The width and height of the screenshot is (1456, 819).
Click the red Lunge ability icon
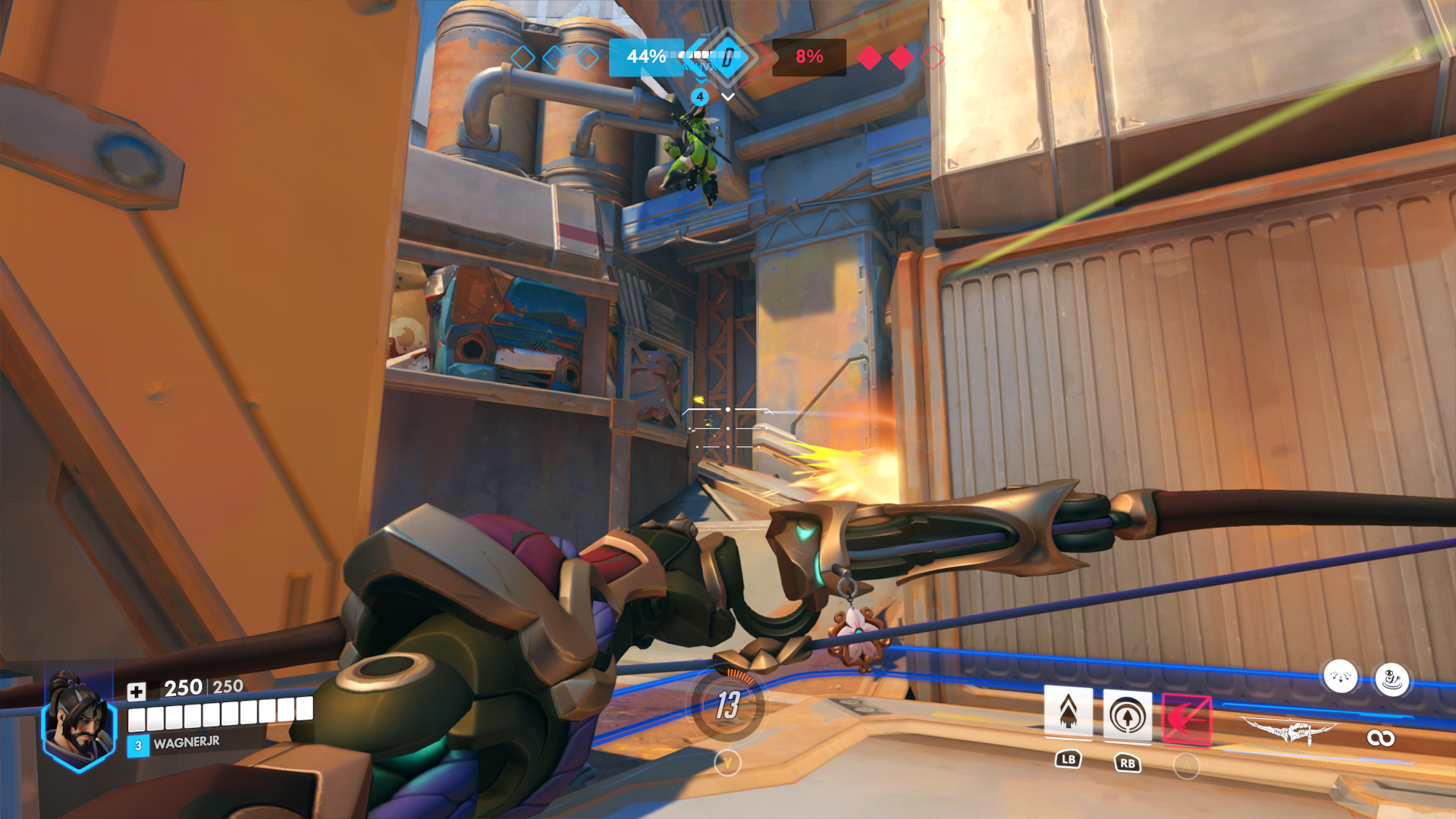click(x=1186, y=718)
